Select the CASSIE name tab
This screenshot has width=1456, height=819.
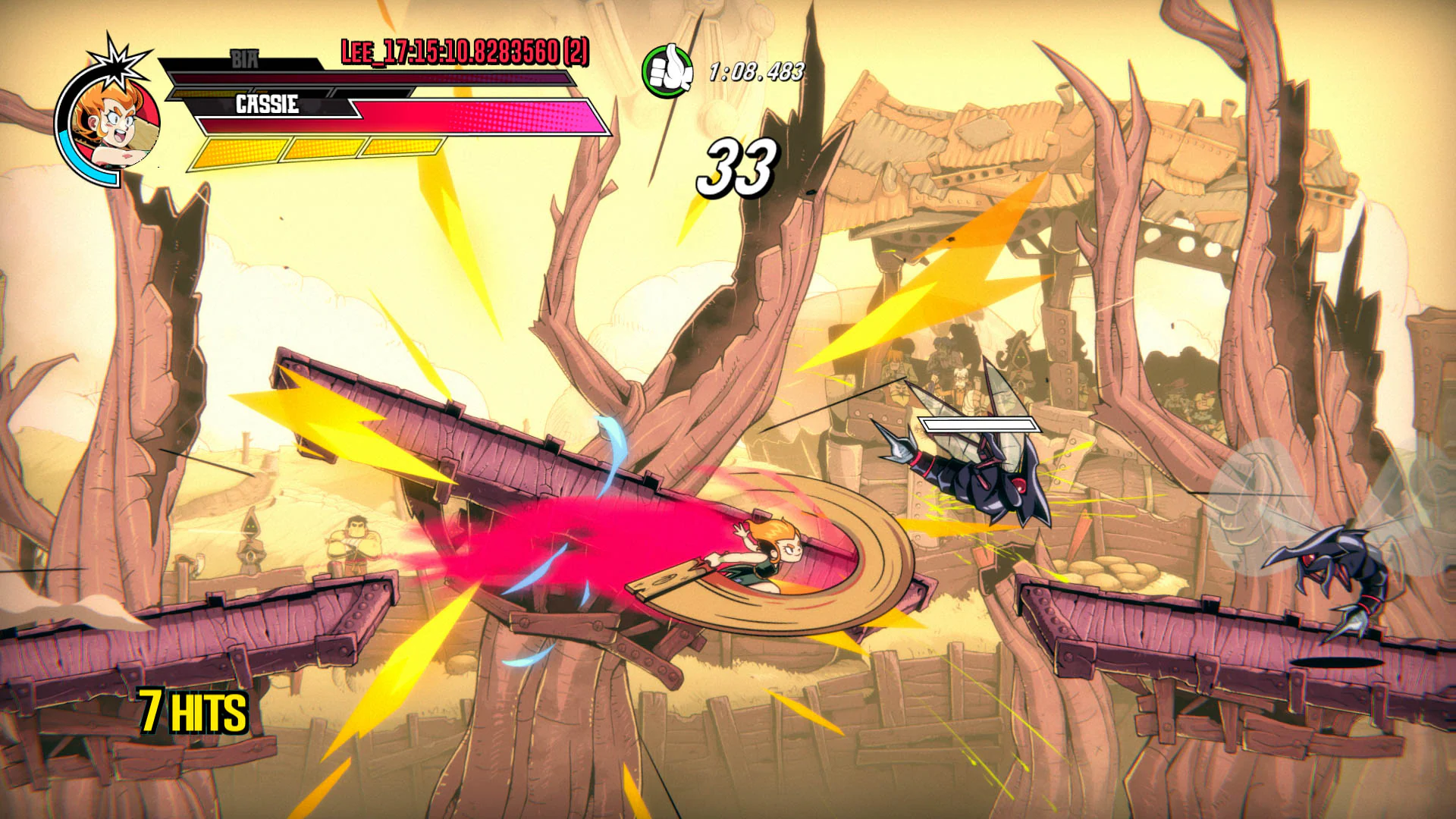pos(267,106)
